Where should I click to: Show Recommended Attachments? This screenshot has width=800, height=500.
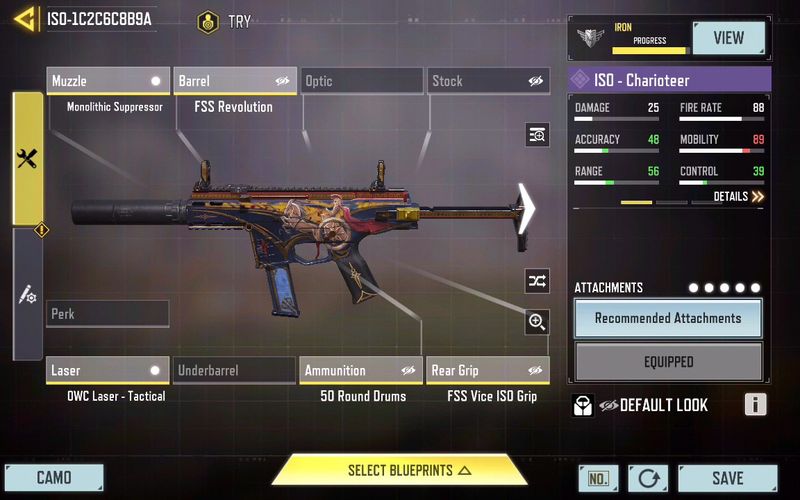668,318
